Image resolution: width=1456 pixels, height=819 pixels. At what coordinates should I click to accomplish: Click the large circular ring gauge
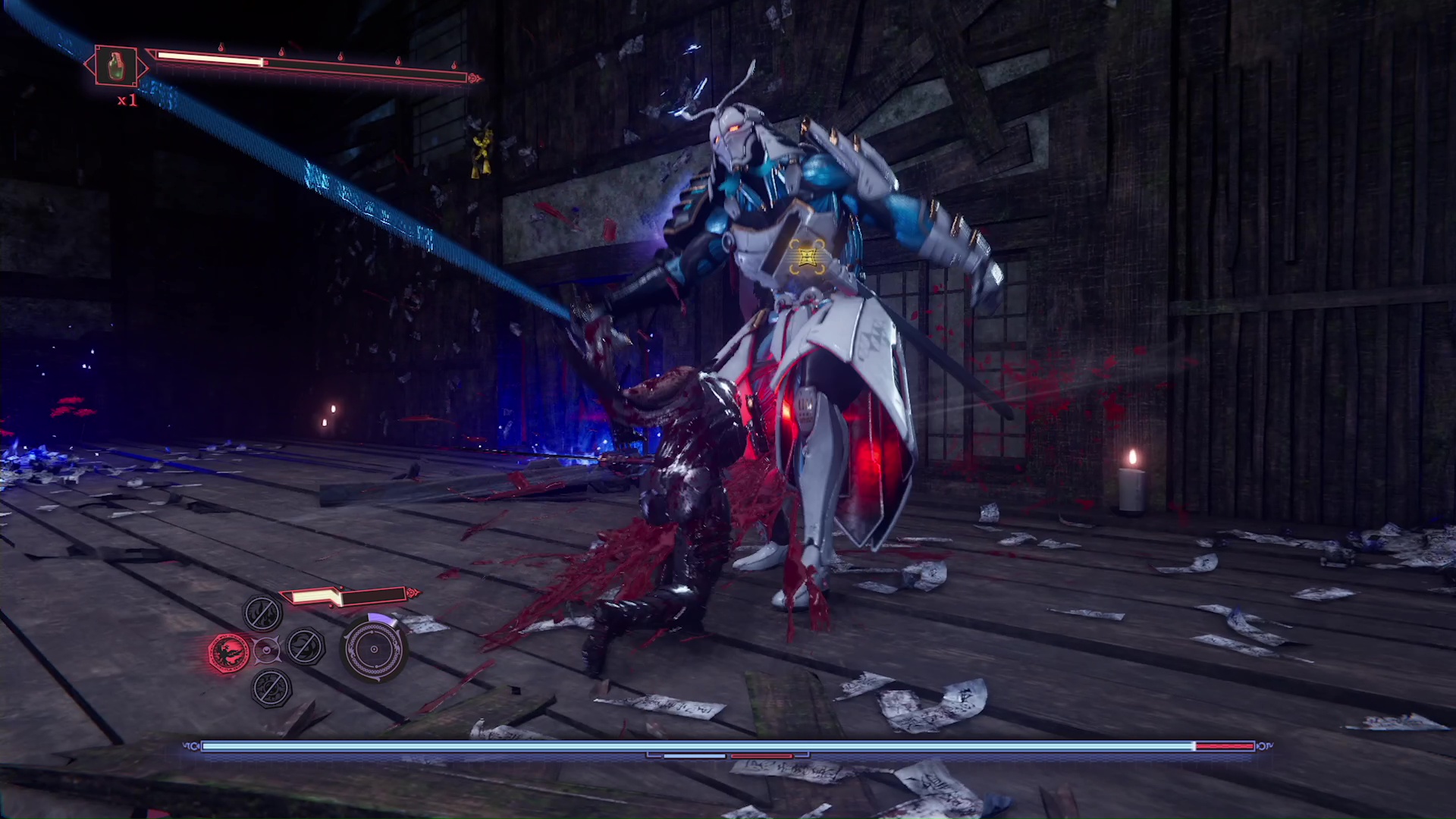pyautogui.click(x=374, y=649)
